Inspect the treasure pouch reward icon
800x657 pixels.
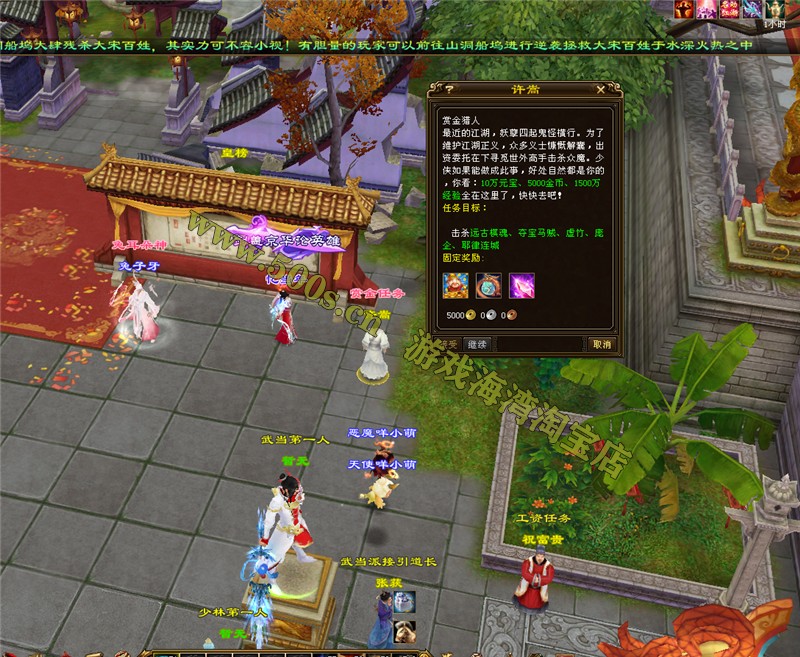pyautogui.click(x=489, y=286)
